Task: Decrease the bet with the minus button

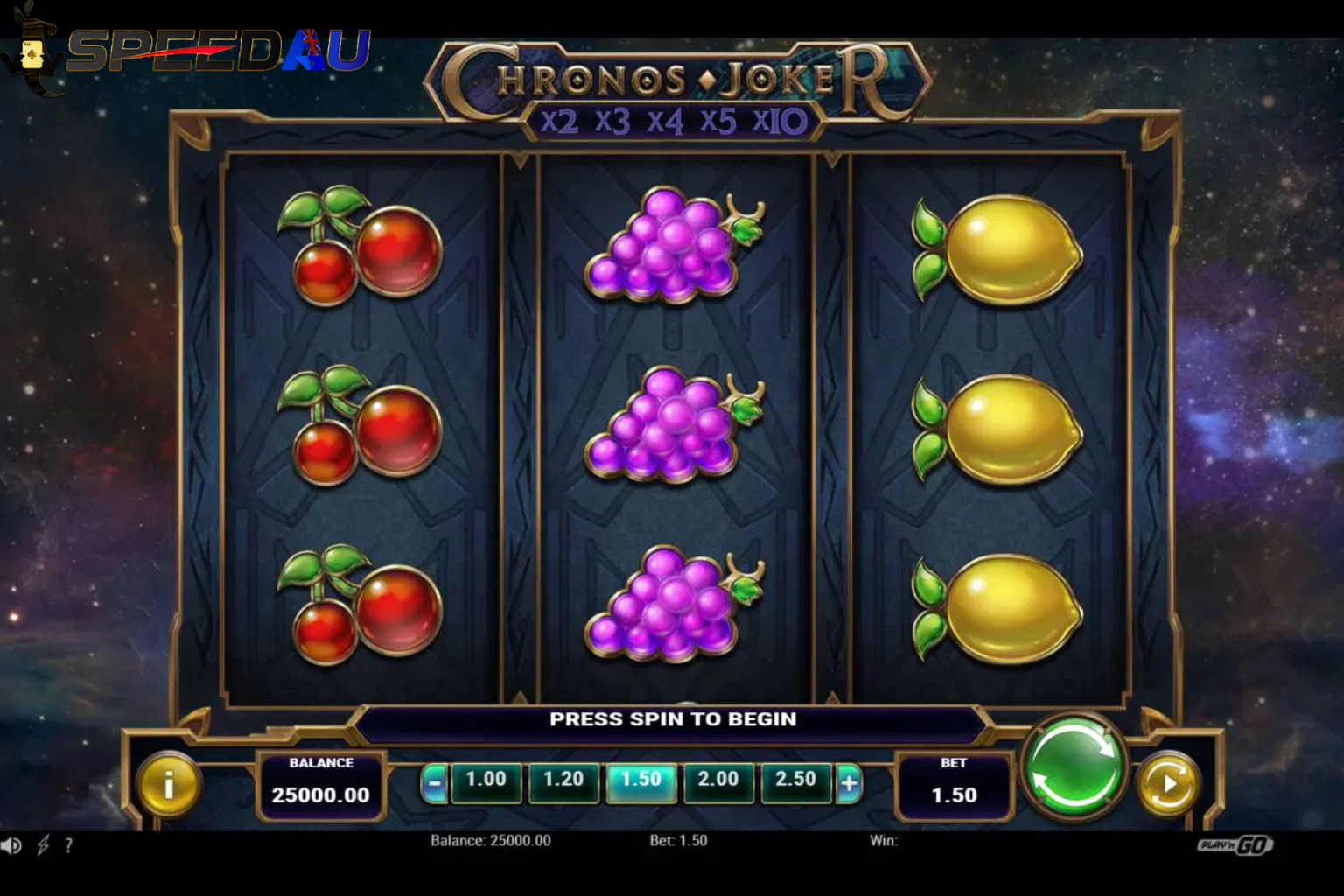Action: (434, 783)
